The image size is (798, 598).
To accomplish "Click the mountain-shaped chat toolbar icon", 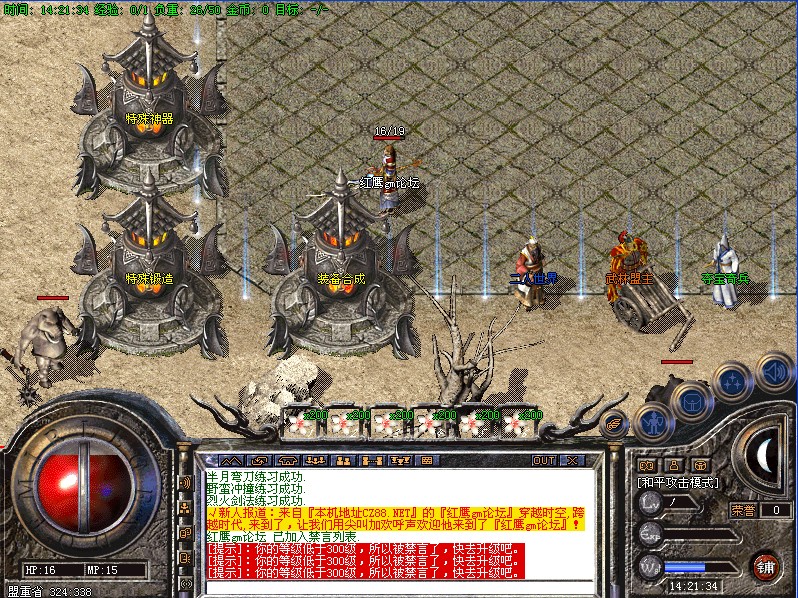I will click(231, 461).
